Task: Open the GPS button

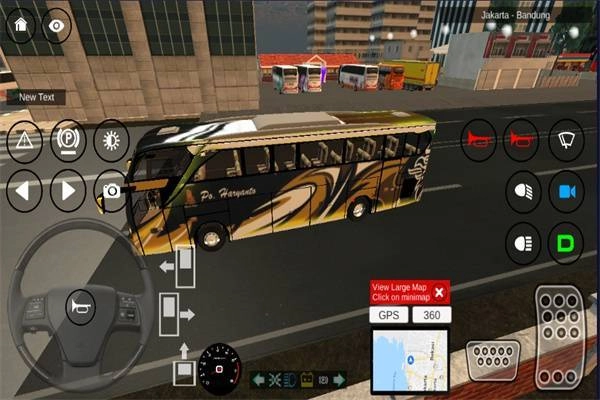Action: (388, 315)
